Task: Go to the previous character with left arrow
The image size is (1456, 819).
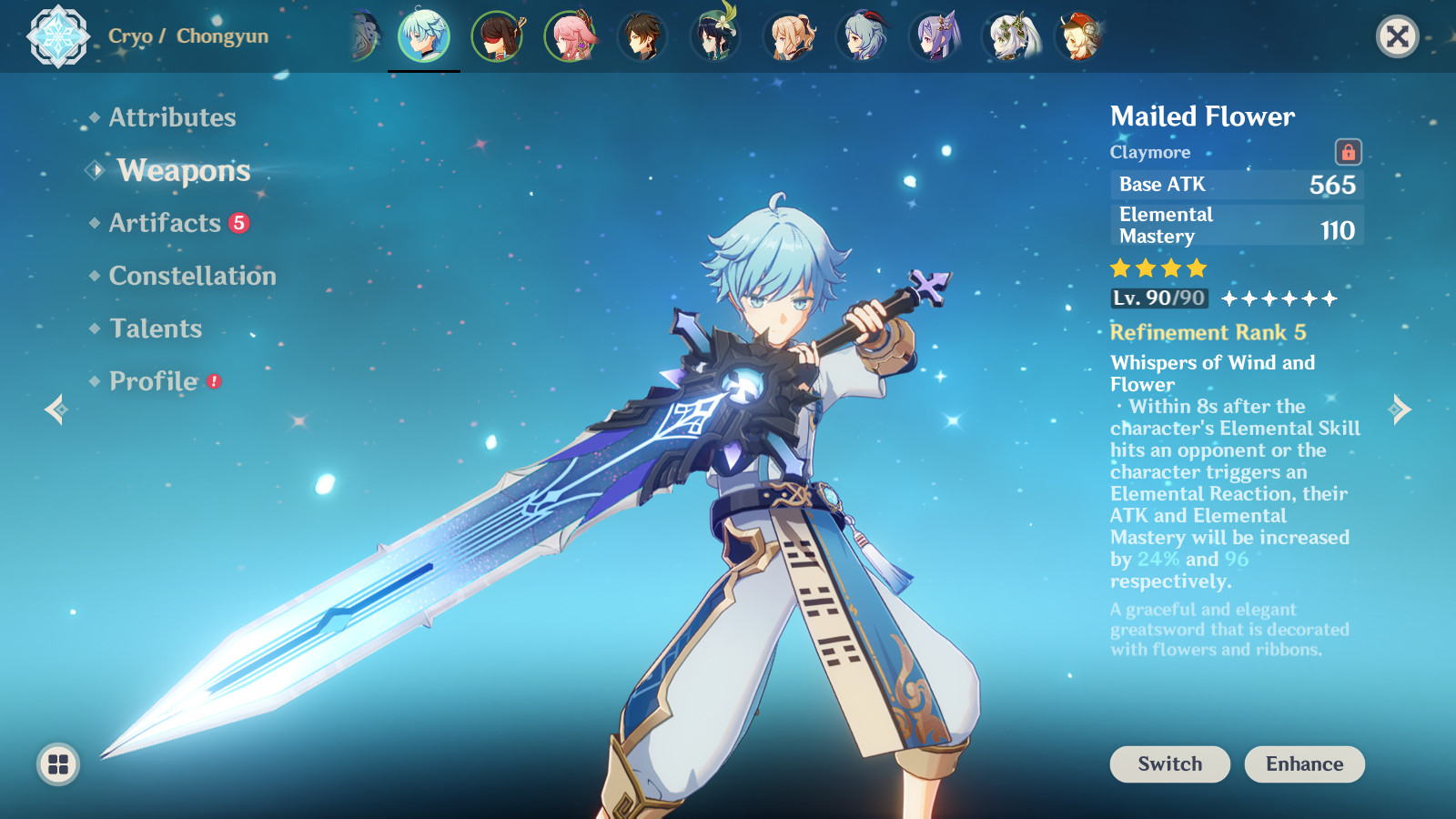Action: (x=56, y=409)
